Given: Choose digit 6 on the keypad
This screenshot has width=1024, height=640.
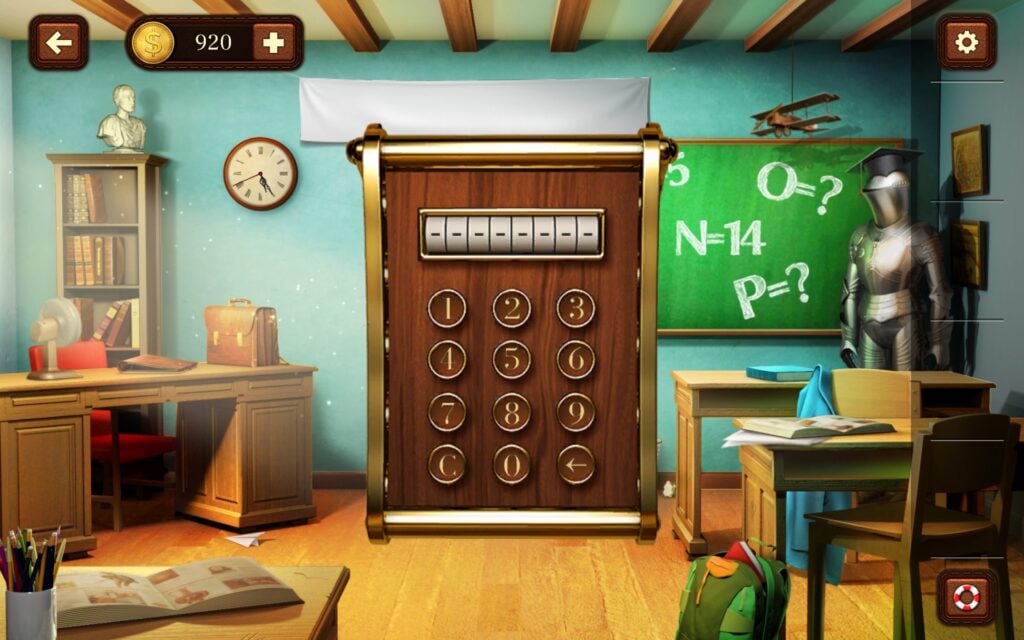Looking at the screenshot, I should [x=576, y=359].
